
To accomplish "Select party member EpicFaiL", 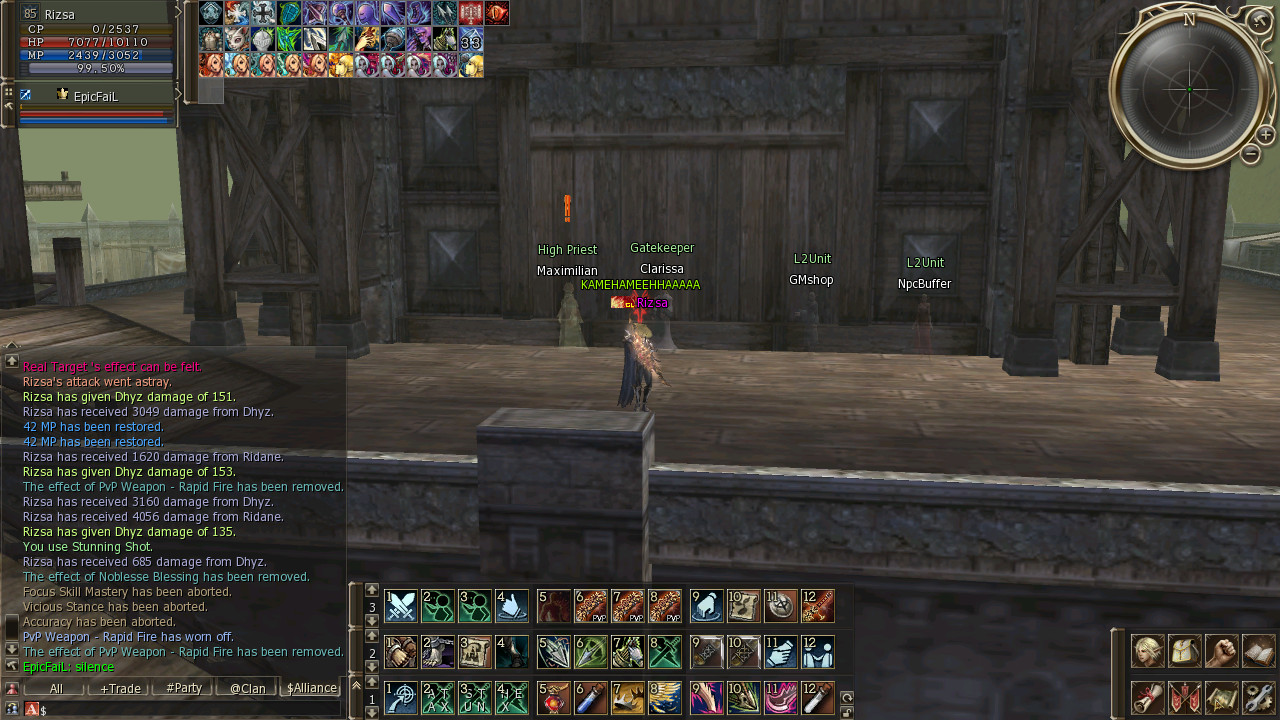I will 95,96.
